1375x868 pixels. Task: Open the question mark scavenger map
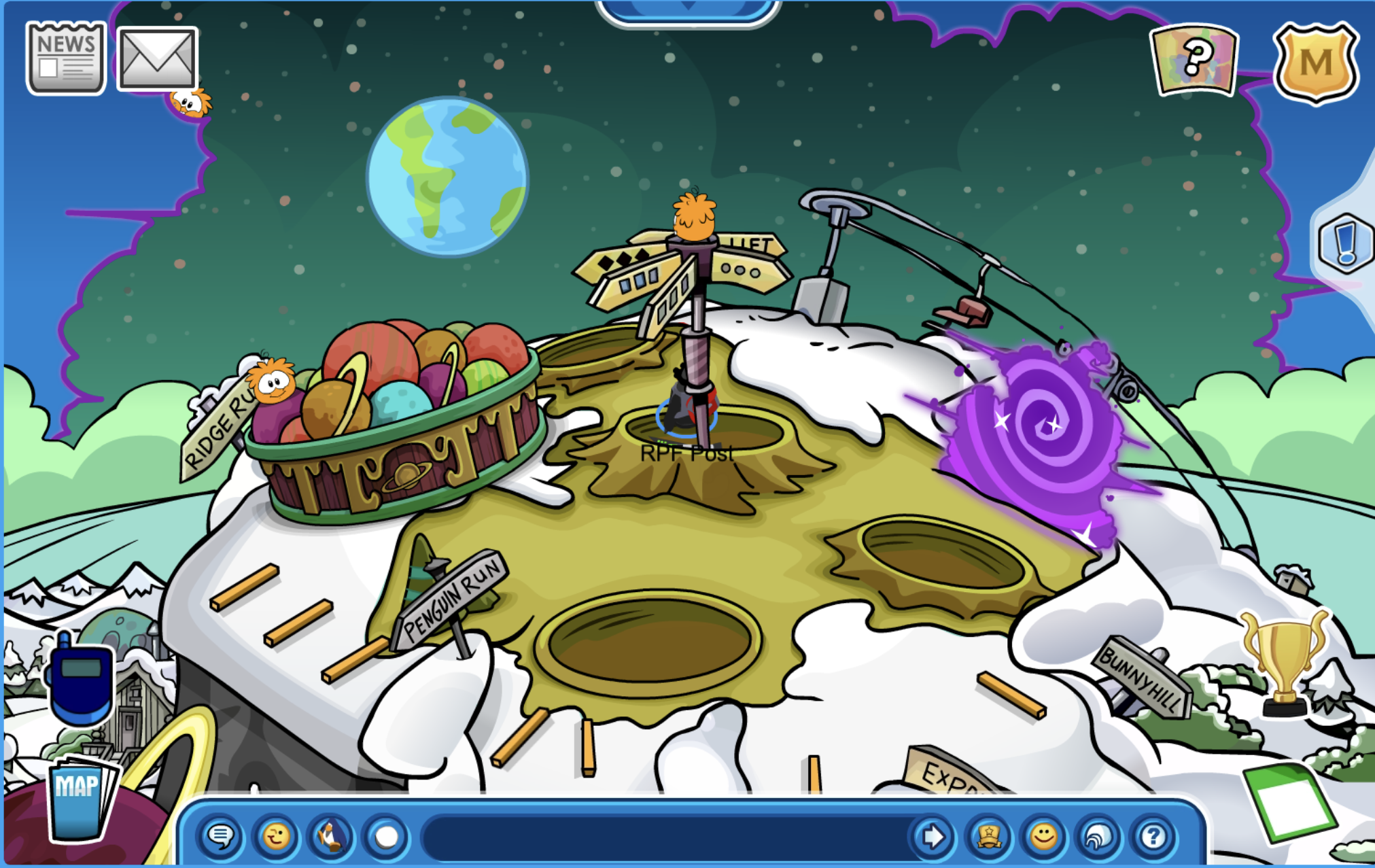click(x=1194, y=59)
